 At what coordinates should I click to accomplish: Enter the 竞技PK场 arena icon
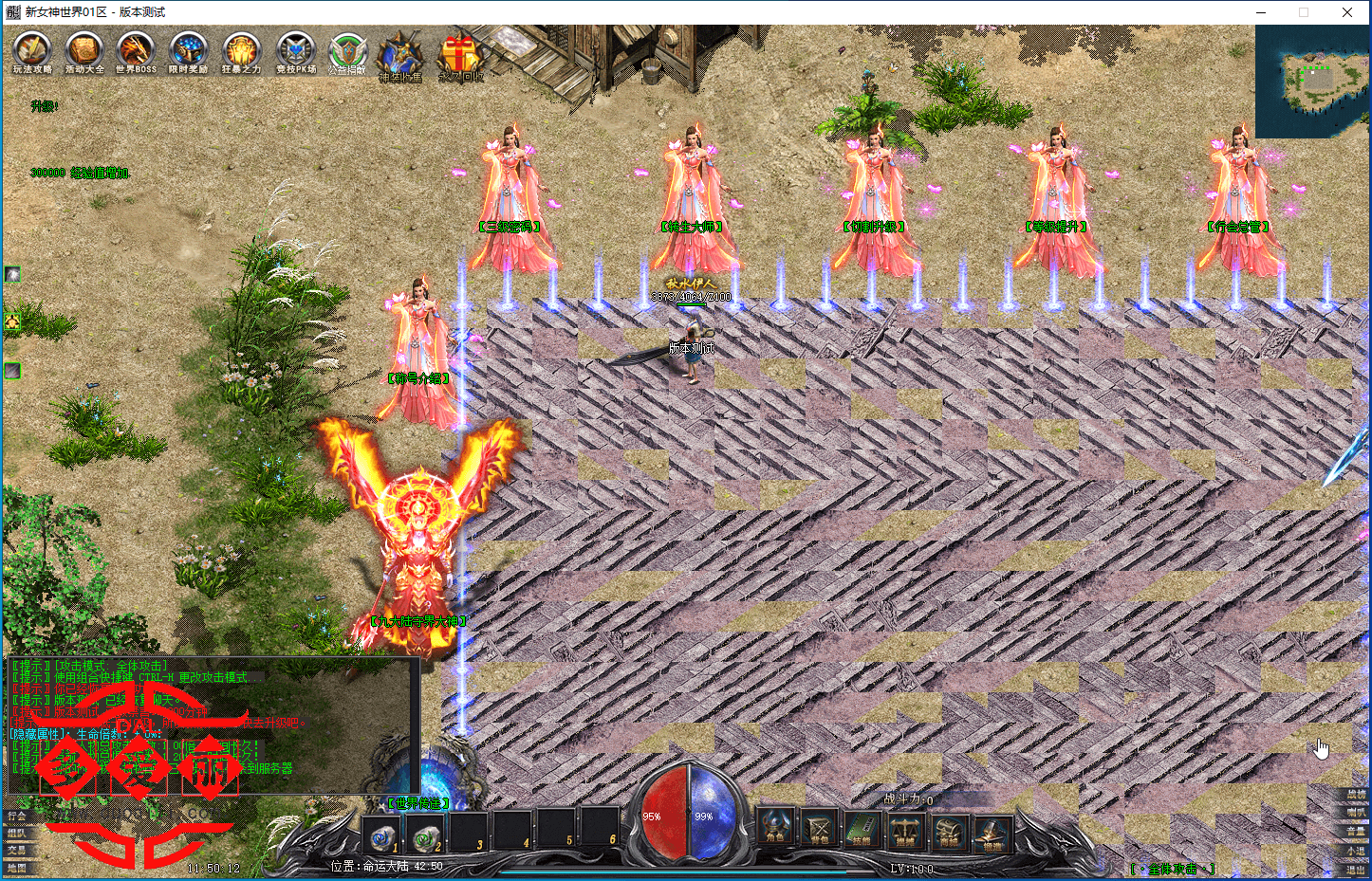coord(295,51)
